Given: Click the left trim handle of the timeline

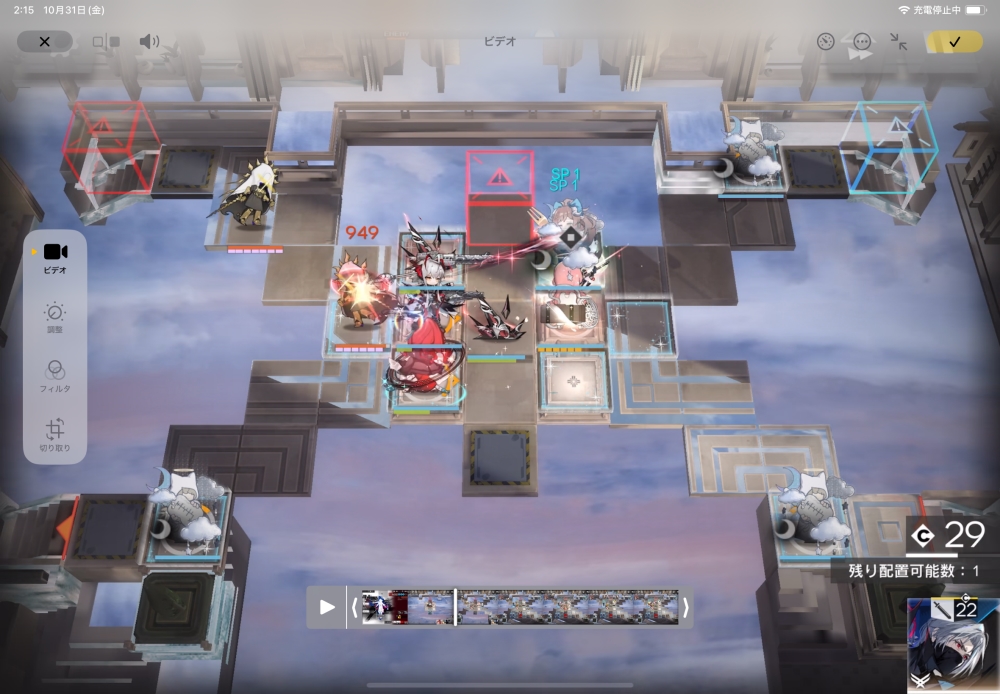Looking at the screenshot, I should tap(354, 607).
